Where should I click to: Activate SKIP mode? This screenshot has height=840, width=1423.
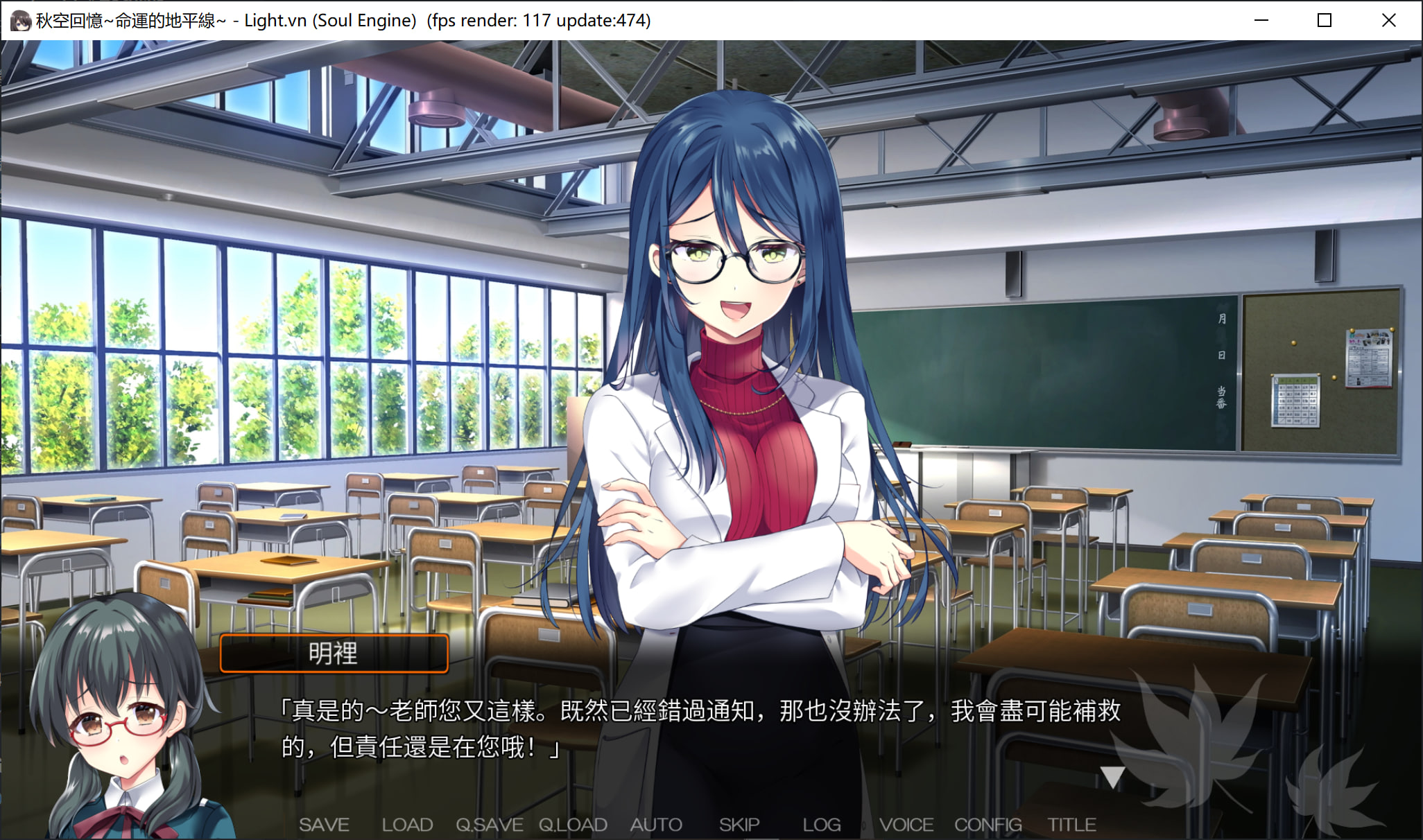[x=739, y=825]
